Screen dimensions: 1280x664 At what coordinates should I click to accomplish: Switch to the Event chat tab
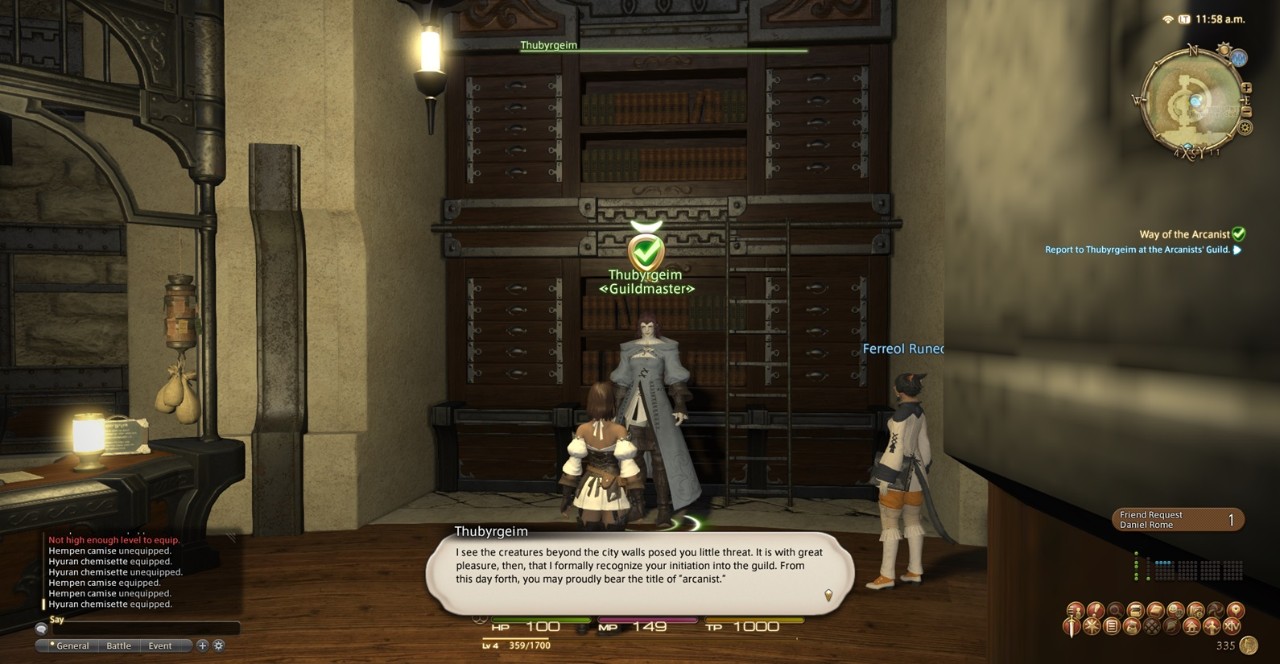point(160,646)
